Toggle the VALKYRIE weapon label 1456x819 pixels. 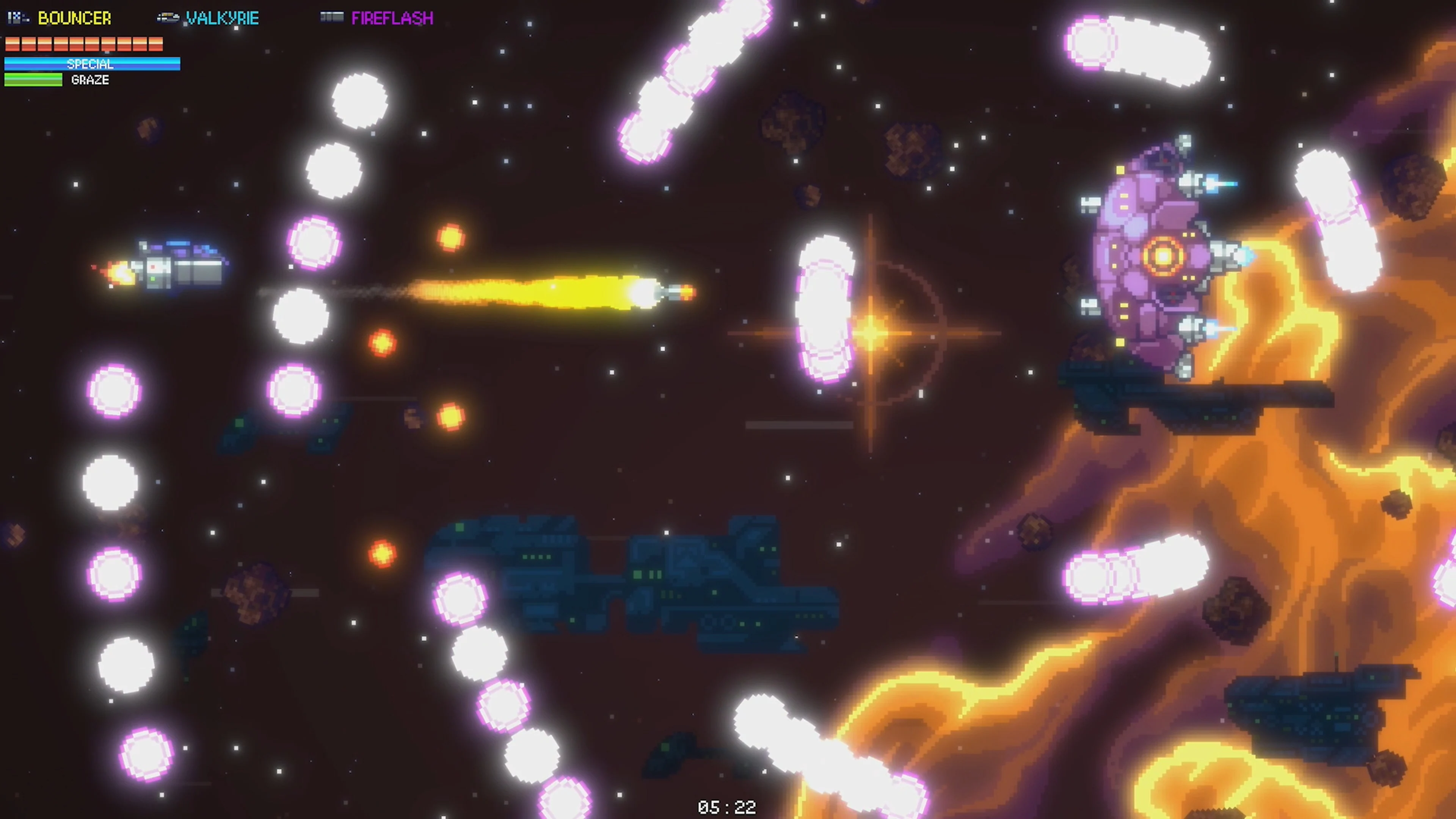tap(222, 17)
